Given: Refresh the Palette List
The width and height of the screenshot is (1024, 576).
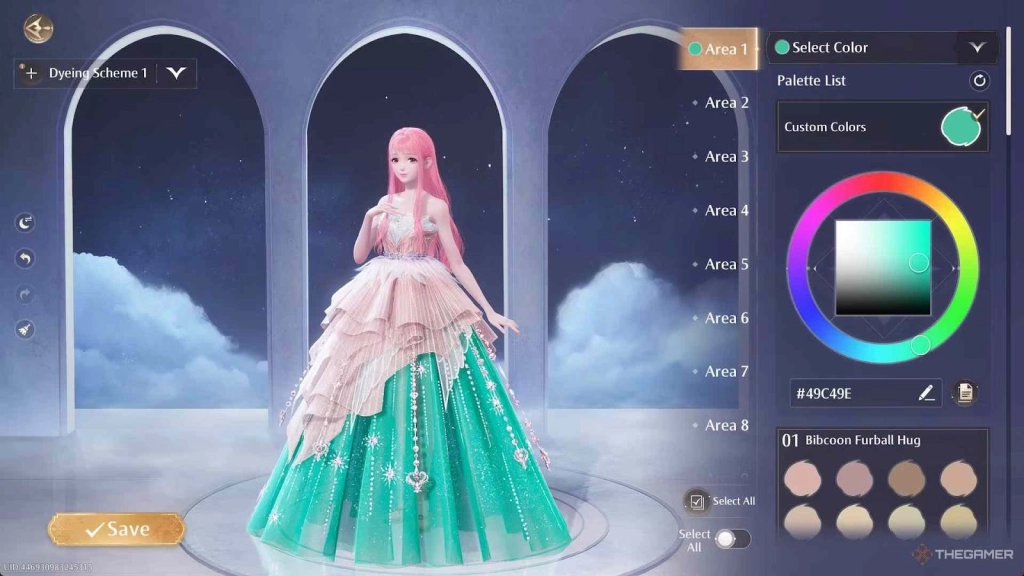Looking at the screenshot, I should 979,81.
